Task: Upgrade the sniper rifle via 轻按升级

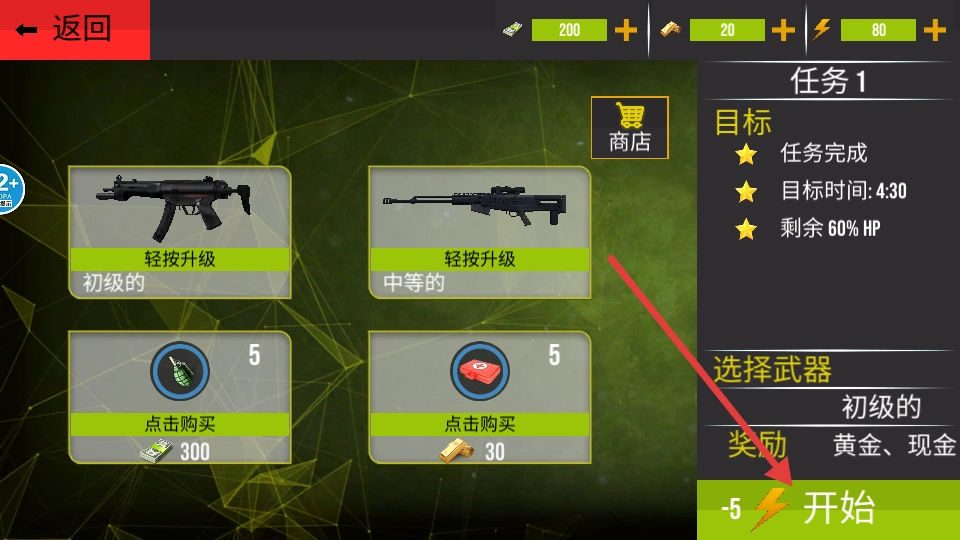Action: tap(479, 259)
